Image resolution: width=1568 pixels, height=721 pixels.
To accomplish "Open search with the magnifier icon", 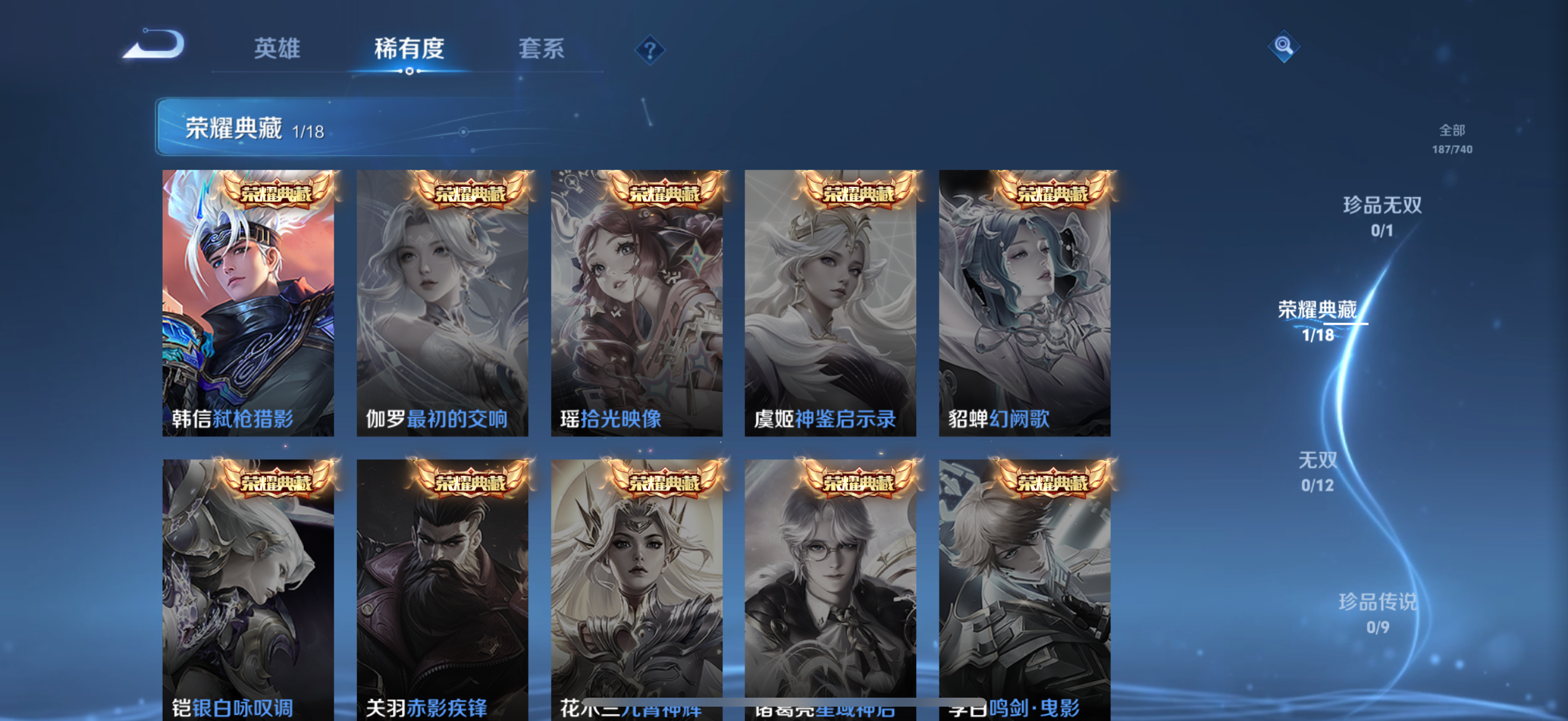I will click(x=1285, y=45).
